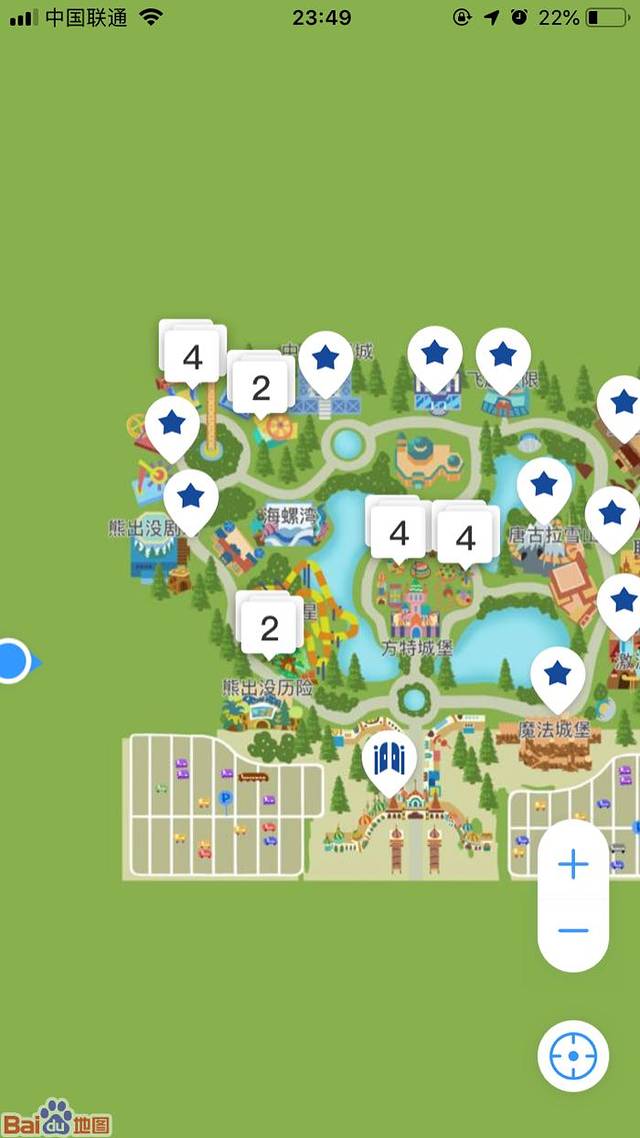
Task: Zoom in with the plus button
Action: click(573, 865)
